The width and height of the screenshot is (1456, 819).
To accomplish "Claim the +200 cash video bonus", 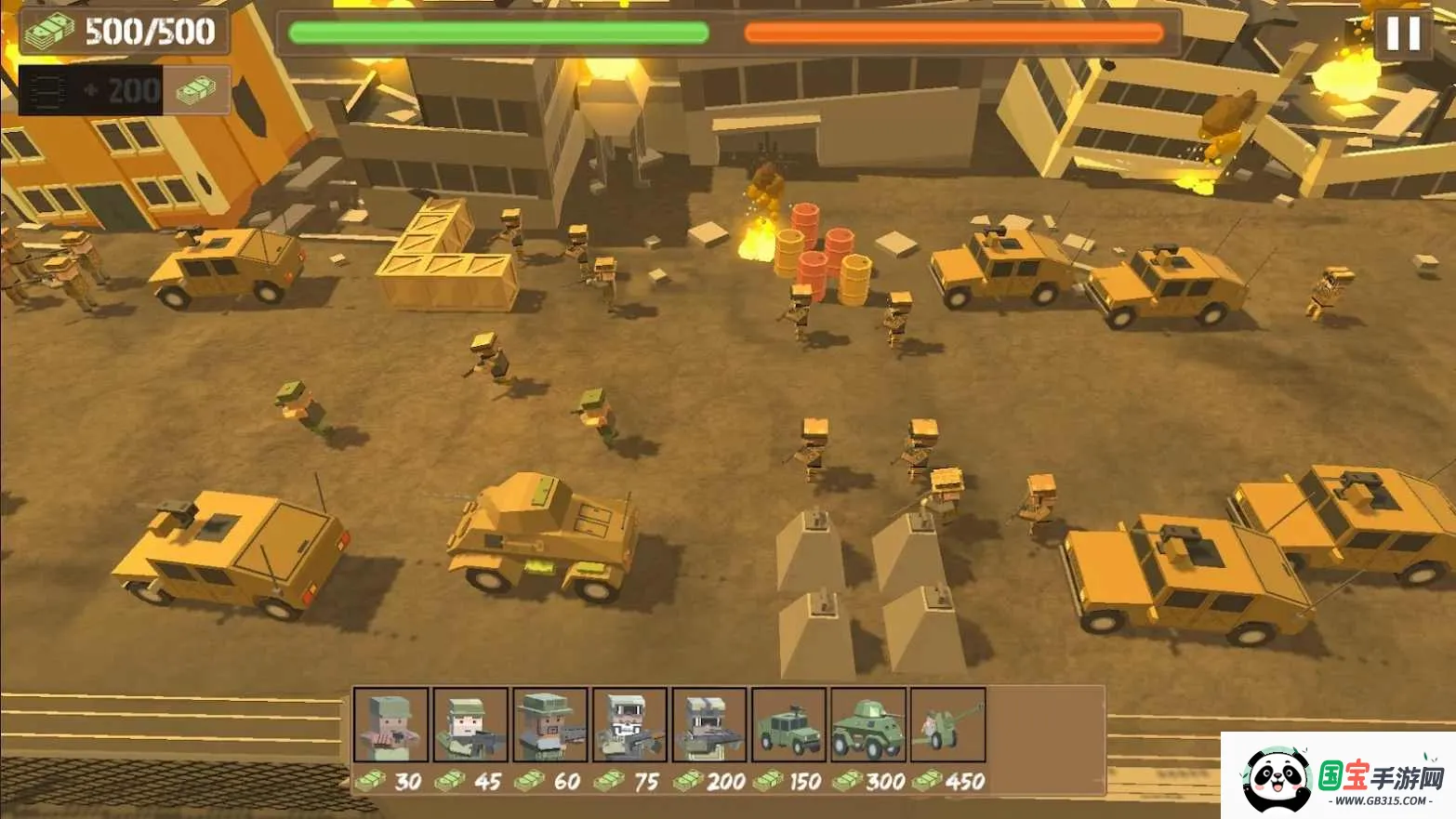I will tap(125, 90).
